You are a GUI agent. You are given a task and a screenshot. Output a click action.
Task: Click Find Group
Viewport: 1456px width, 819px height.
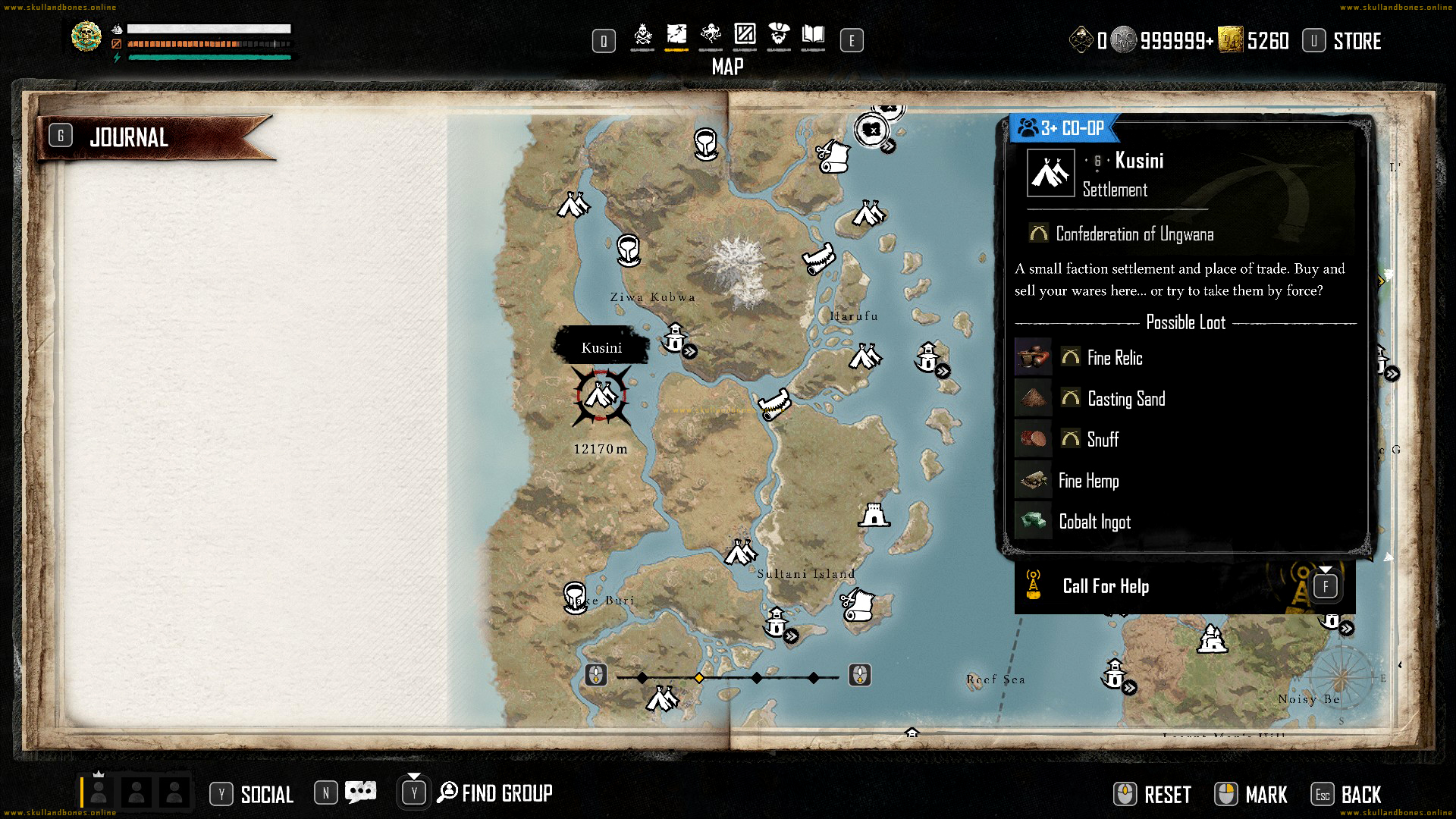[x=507, y=793]
